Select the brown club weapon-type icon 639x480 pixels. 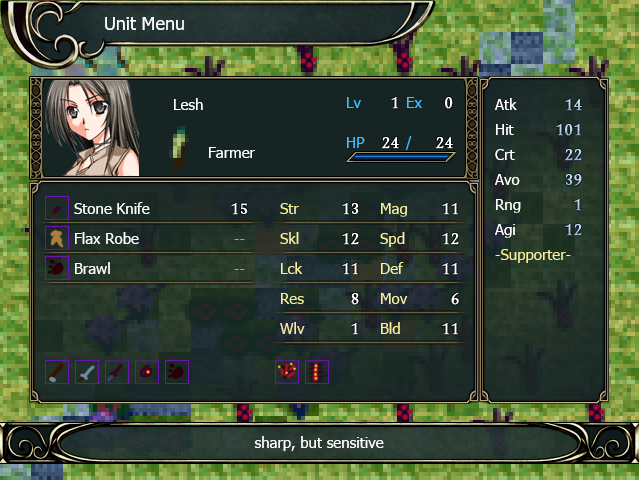[58, 372]
